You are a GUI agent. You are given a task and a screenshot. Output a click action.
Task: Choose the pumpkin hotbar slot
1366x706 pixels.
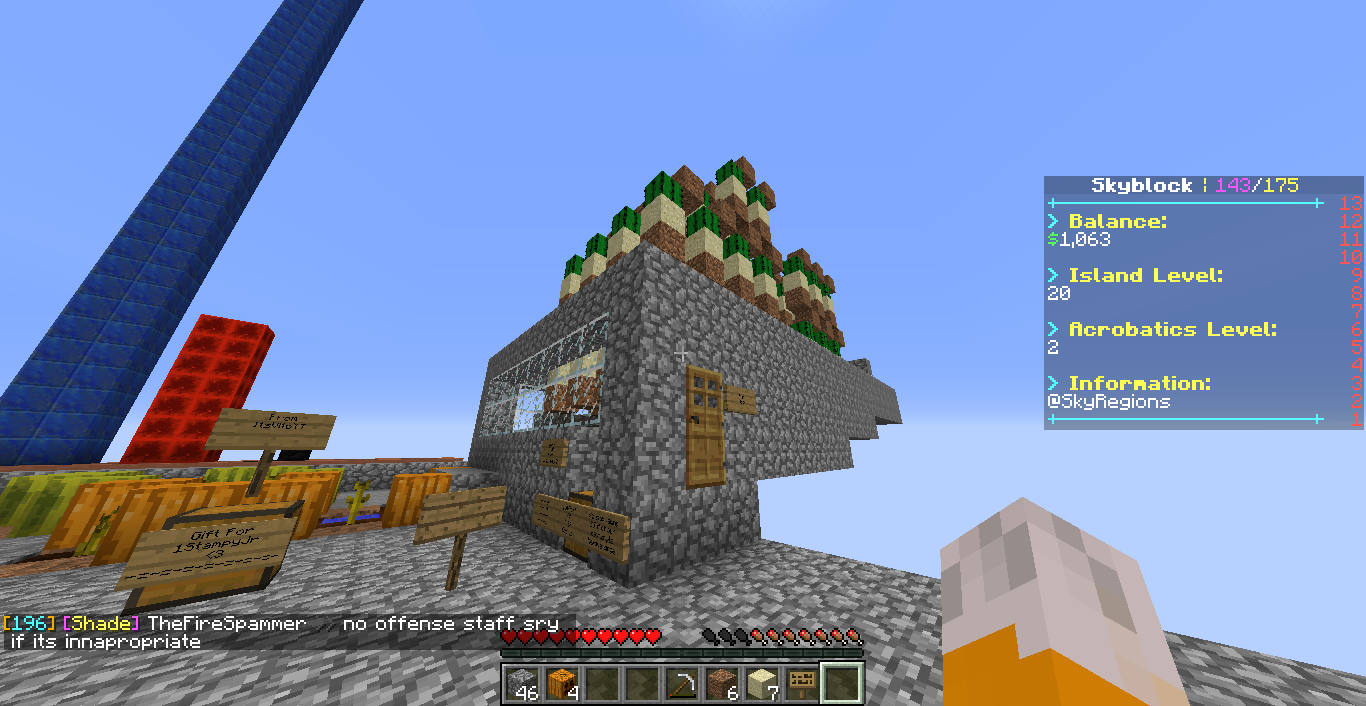click(562, 684)
